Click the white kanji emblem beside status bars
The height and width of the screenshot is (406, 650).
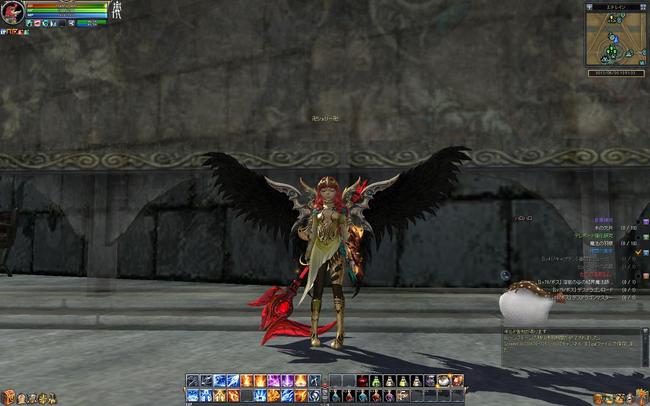[118, 10]
